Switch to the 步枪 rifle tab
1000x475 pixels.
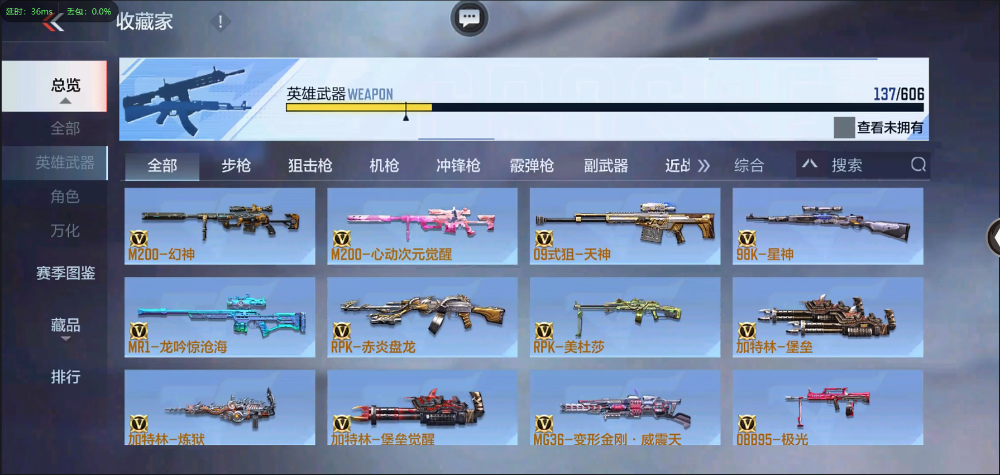pos(236,166)
